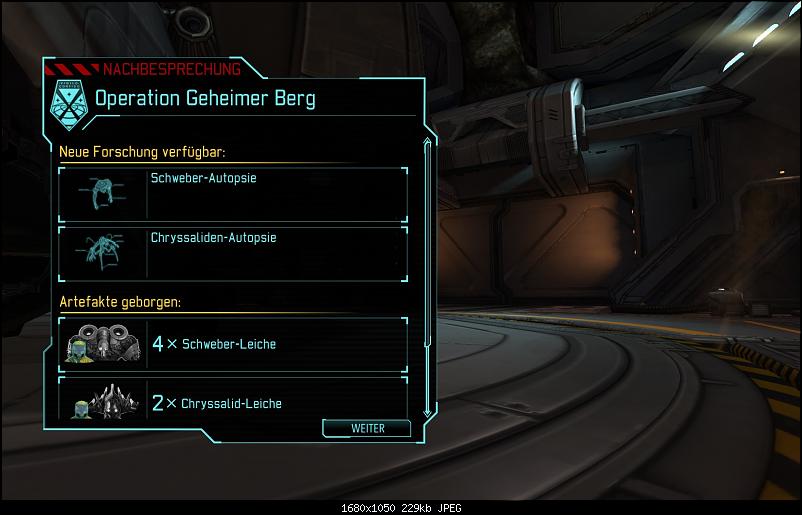The height and width of the screenshot is (515, 802).
Task: Click the WEITER button to continue
Action: pos(367,428)
